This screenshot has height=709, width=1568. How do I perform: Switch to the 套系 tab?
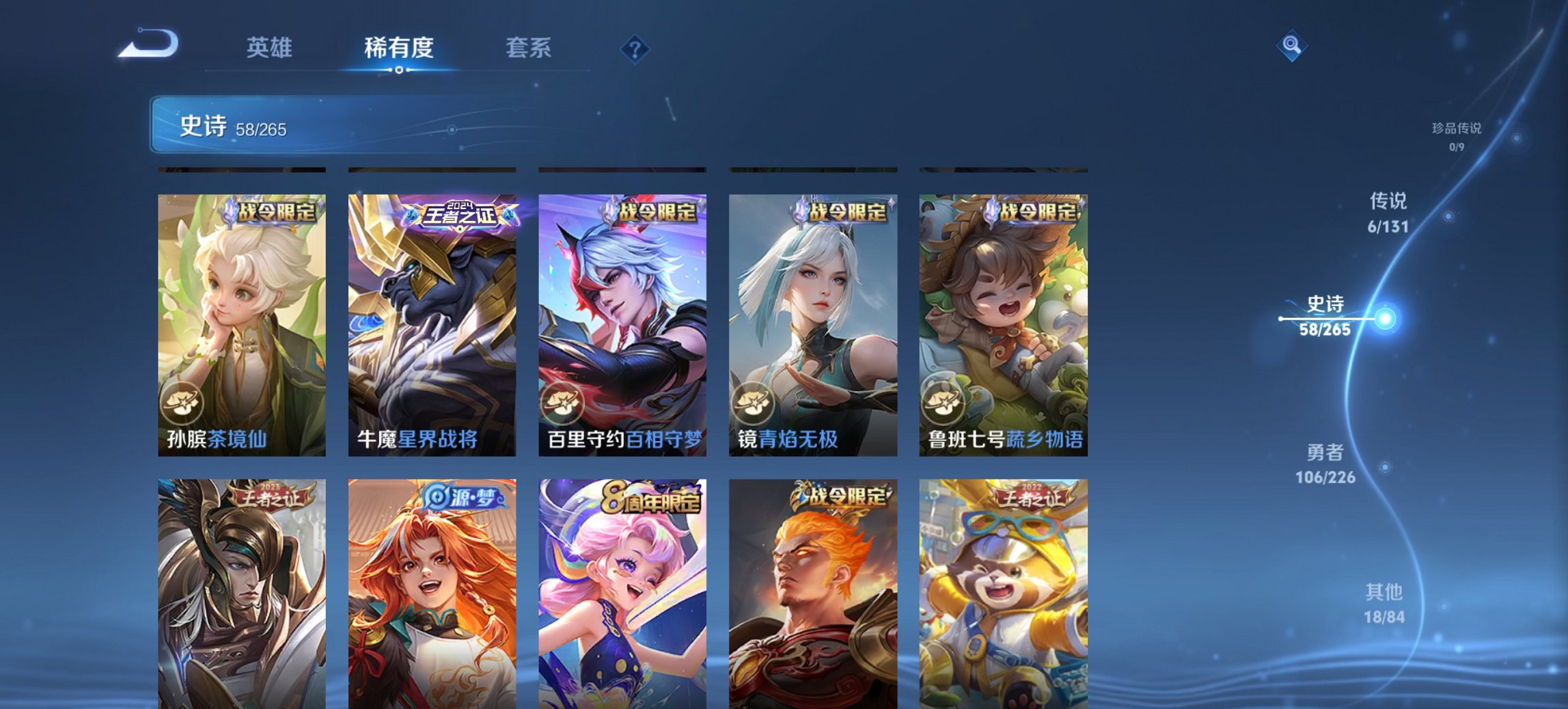tap(529, 48)
